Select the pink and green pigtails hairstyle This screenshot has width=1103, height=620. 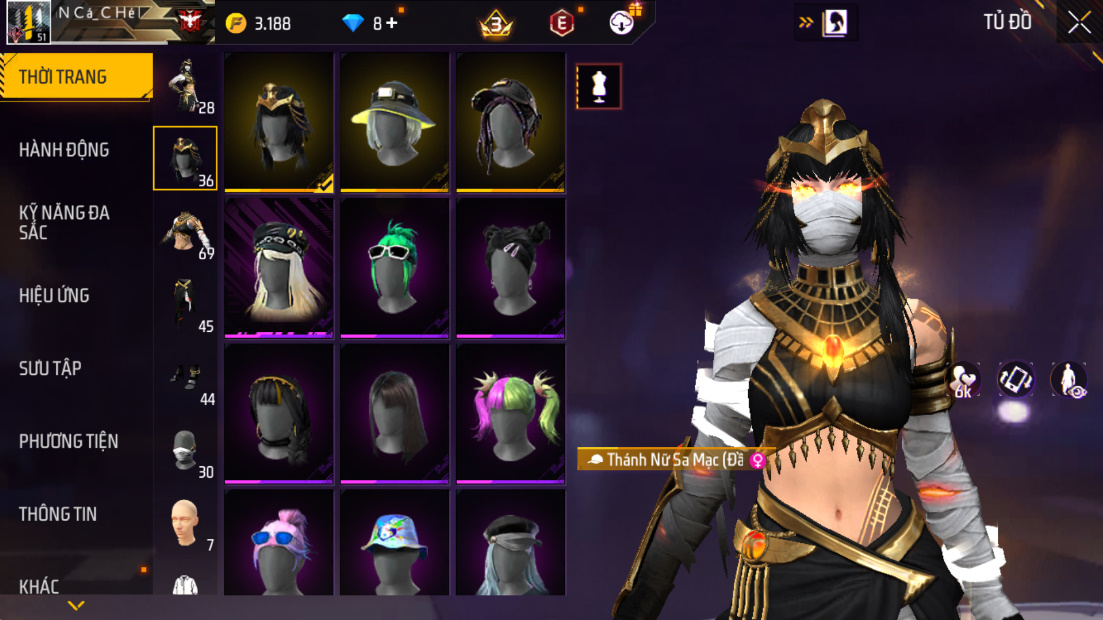[x=510, y=413]
